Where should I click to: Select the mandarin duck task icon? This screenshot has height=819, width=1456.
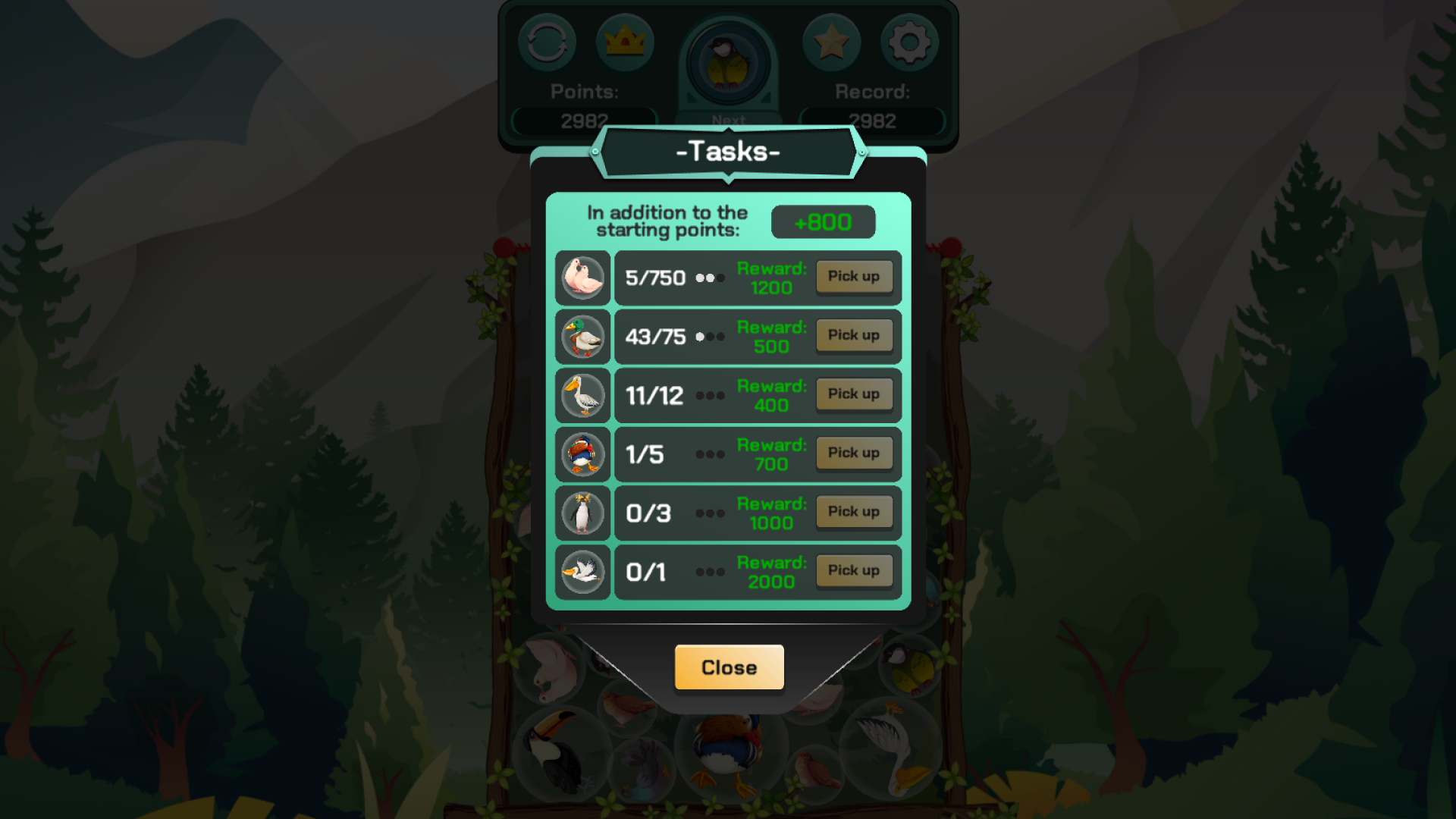click(582, 453)
